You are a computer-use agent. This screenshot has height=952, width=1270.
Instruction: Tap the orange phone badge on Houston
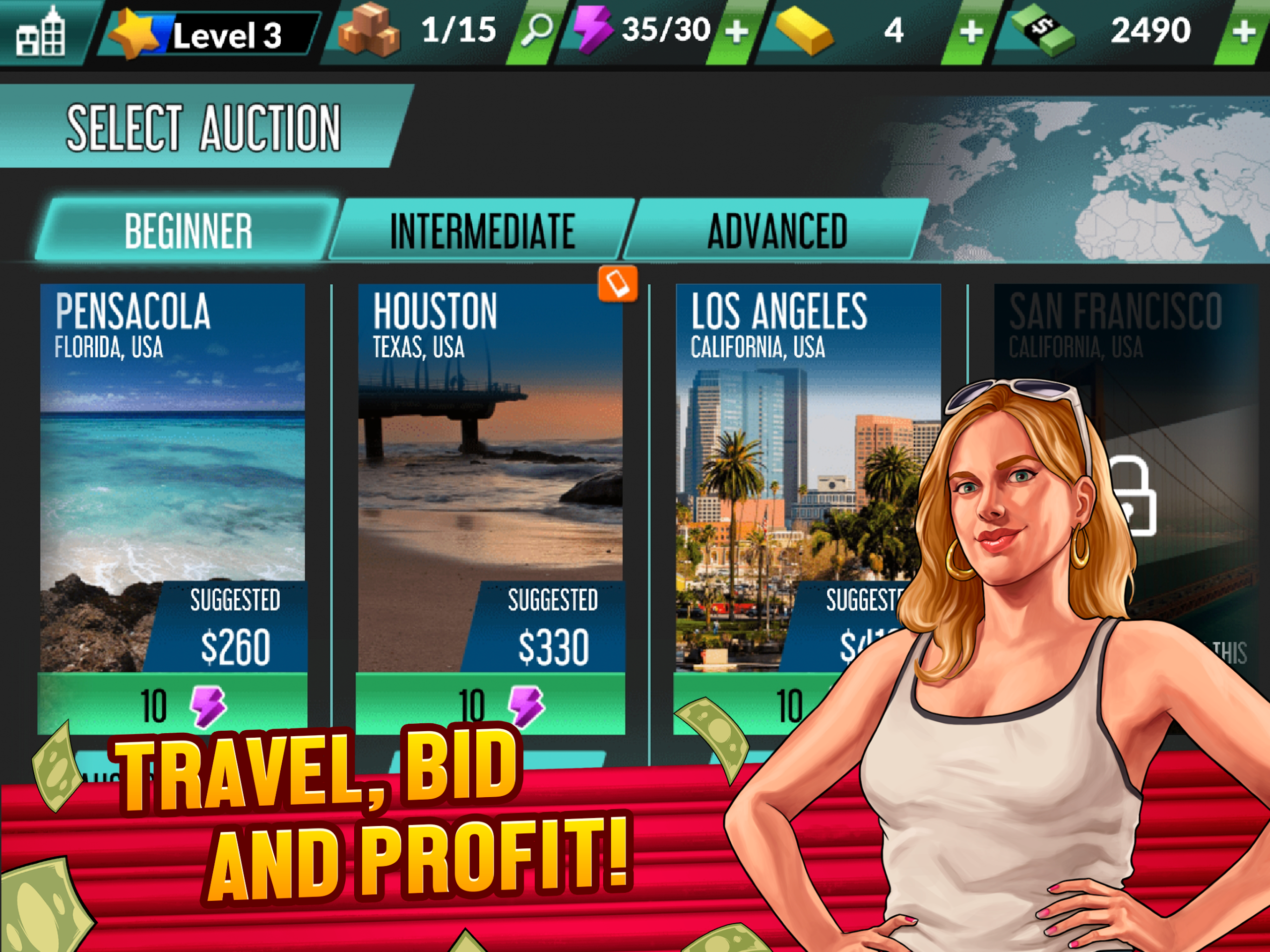point(617,283)
